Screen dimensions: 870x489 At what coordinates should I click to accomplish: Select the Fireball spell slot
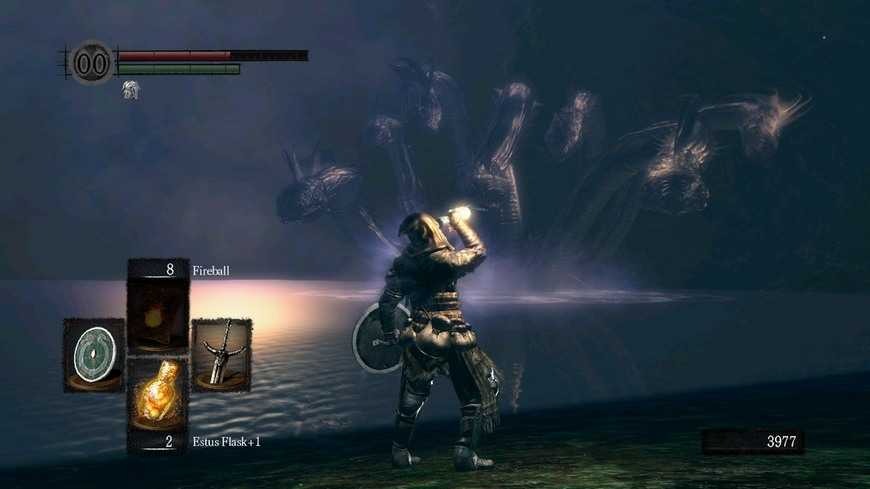pyautogui.click(x=158, y=310)
